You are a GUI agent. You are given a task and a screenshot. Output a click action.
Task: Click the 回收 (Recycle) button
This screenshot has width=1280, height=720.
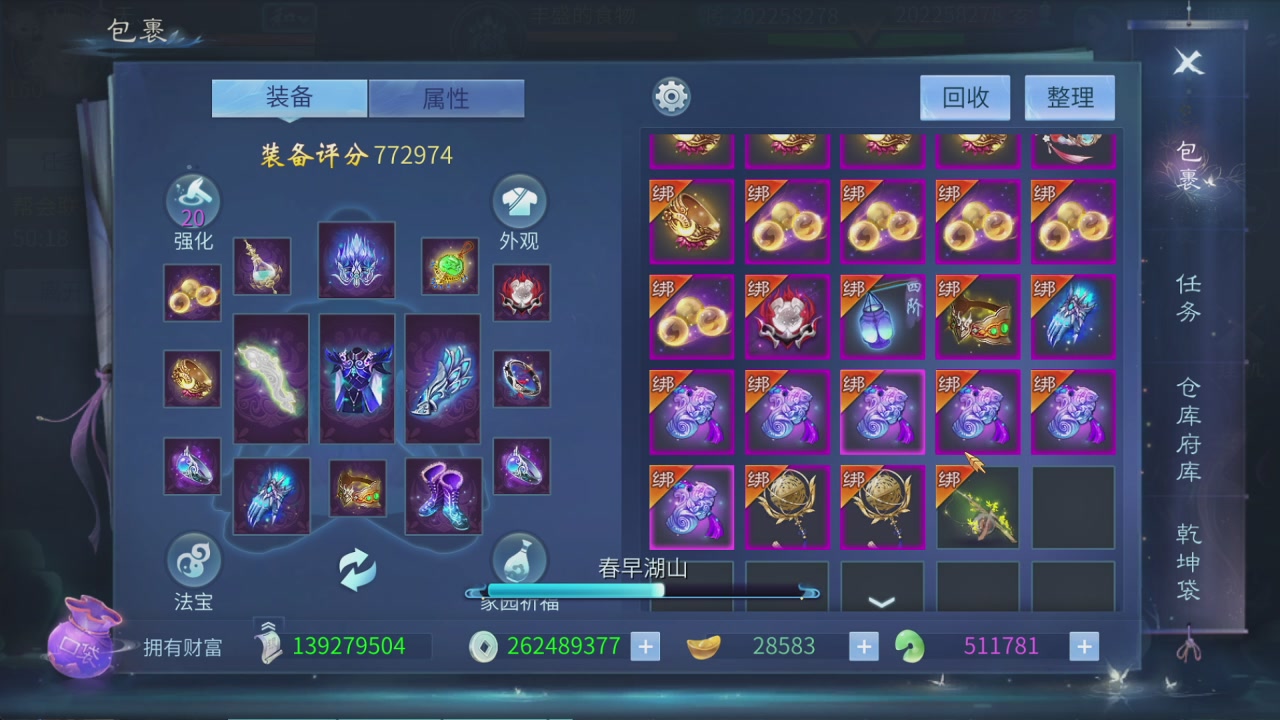click(x=965, y=97)
